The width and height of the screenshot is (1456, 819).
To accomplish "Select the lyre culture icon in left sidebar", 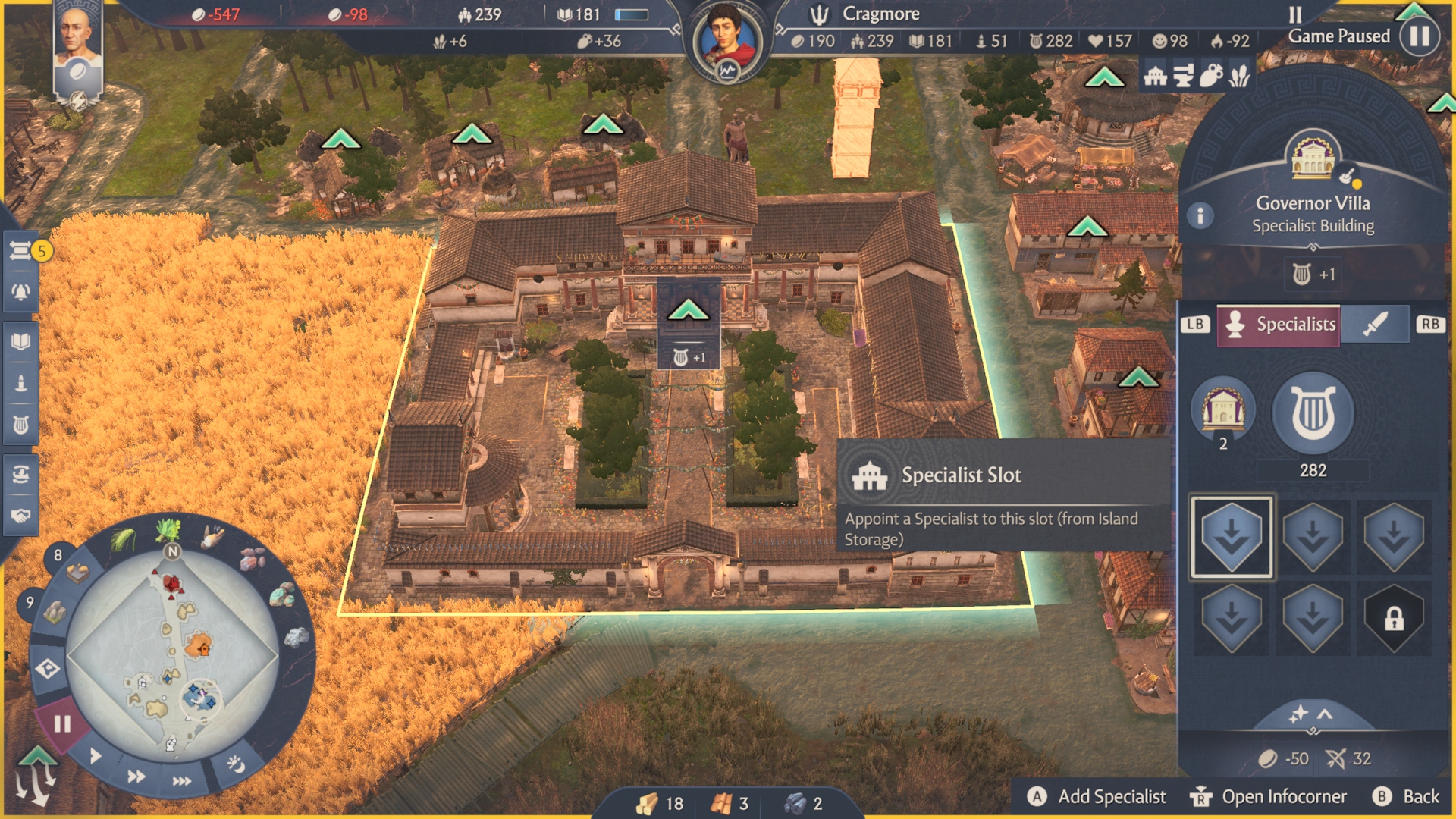I will (21, 422).
